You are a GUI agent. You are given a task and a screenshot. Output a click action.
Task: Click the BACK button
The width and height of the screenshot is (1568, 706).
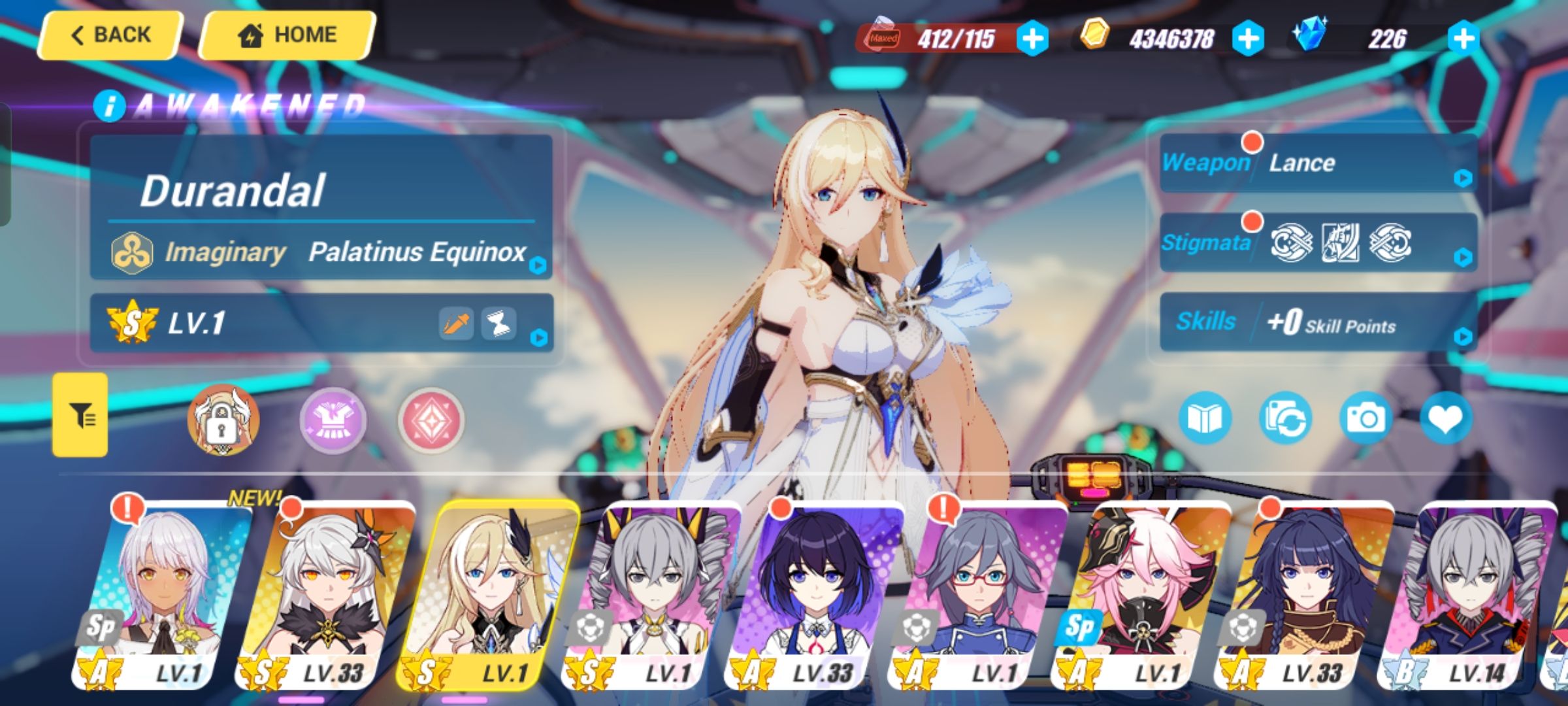pyautogui.click(x=110, y=34)
